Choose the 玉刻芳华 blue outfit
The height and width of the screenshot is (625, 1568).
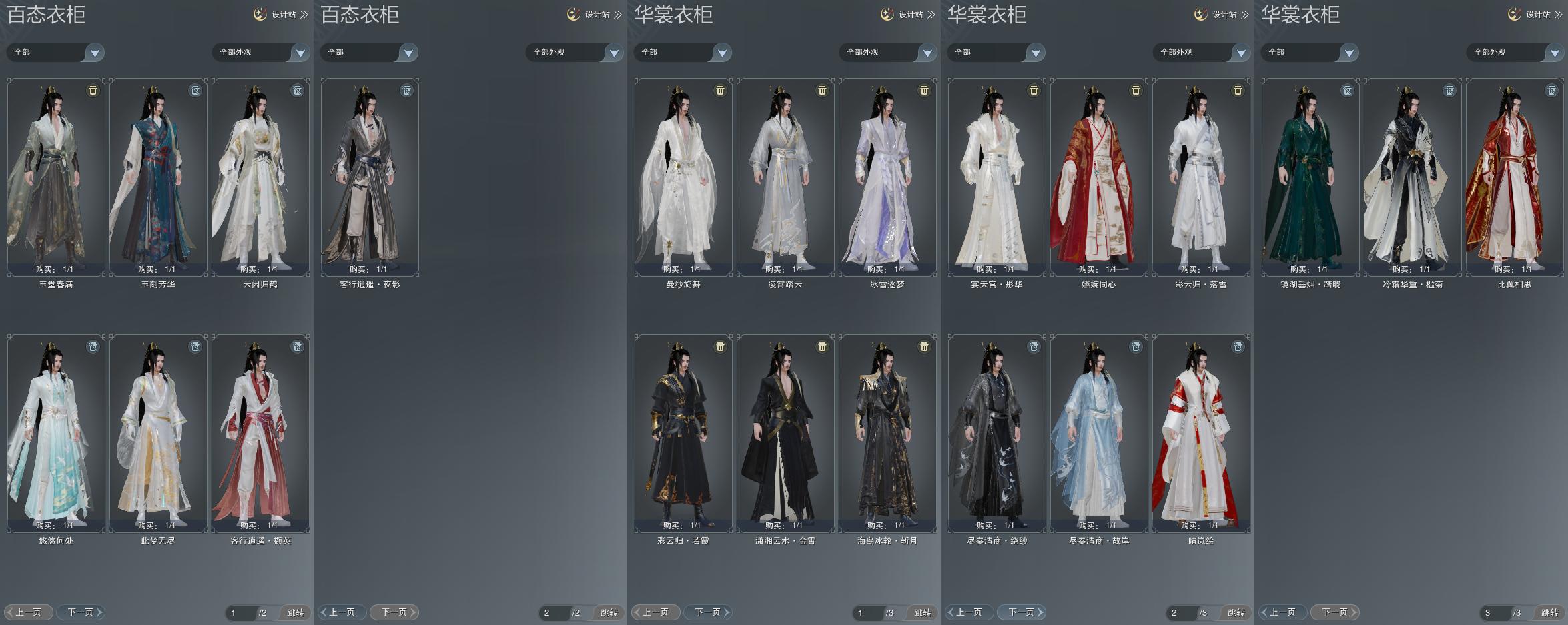158,177
